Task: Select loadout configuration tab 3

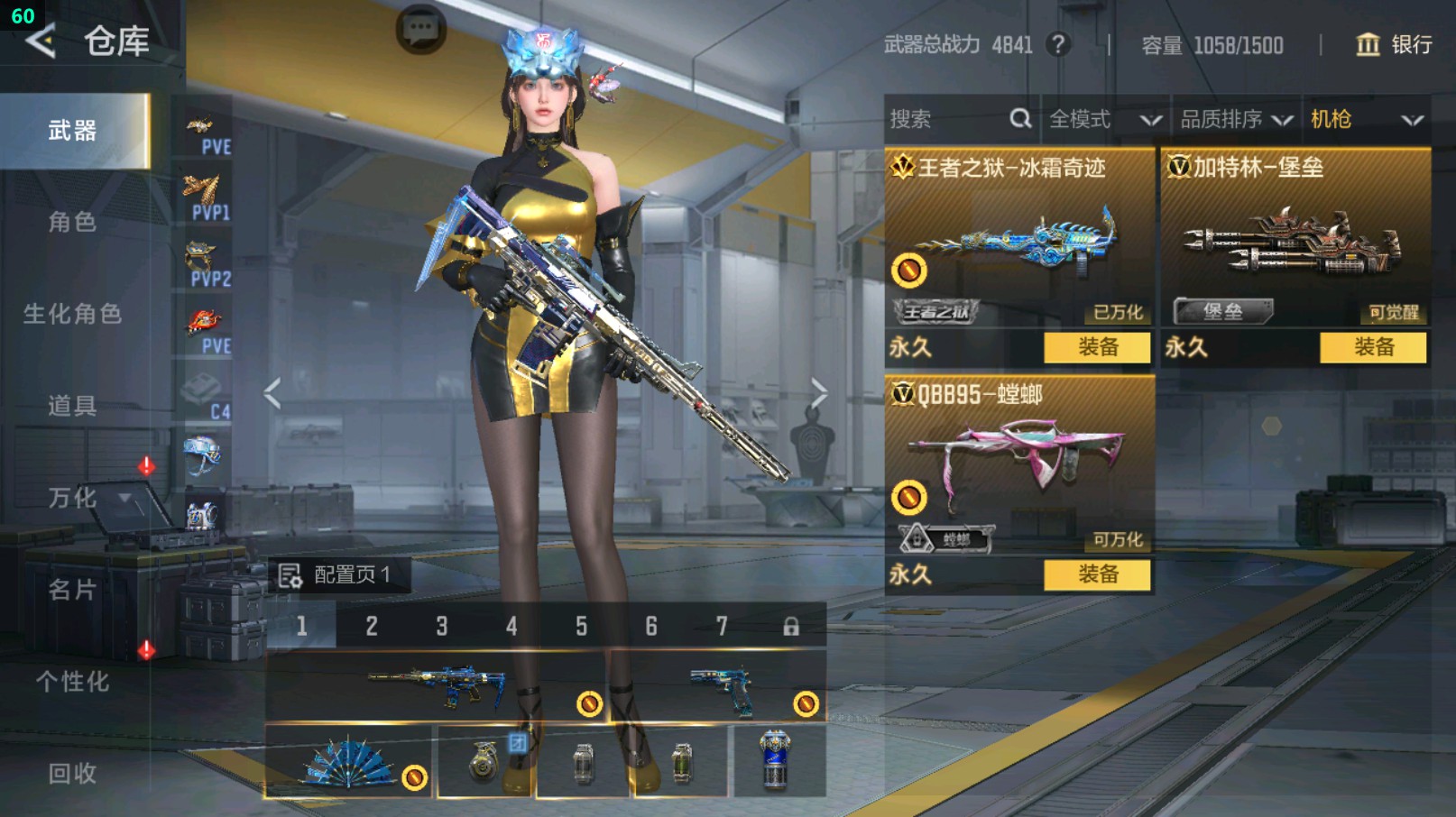Action: click(x=442, y=626)
